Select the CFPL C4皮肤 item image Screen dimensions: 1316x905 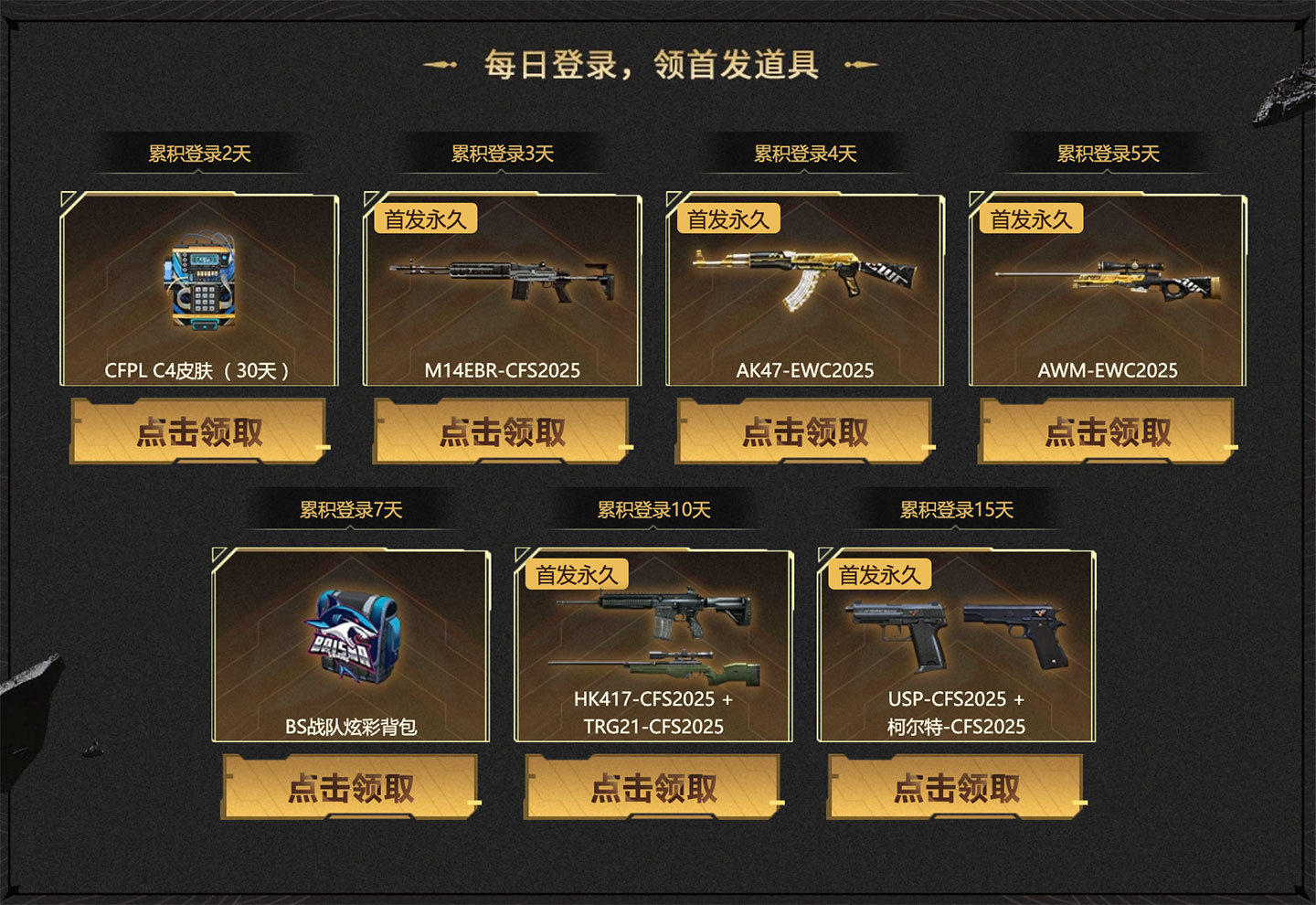click(x=196, y=283)
